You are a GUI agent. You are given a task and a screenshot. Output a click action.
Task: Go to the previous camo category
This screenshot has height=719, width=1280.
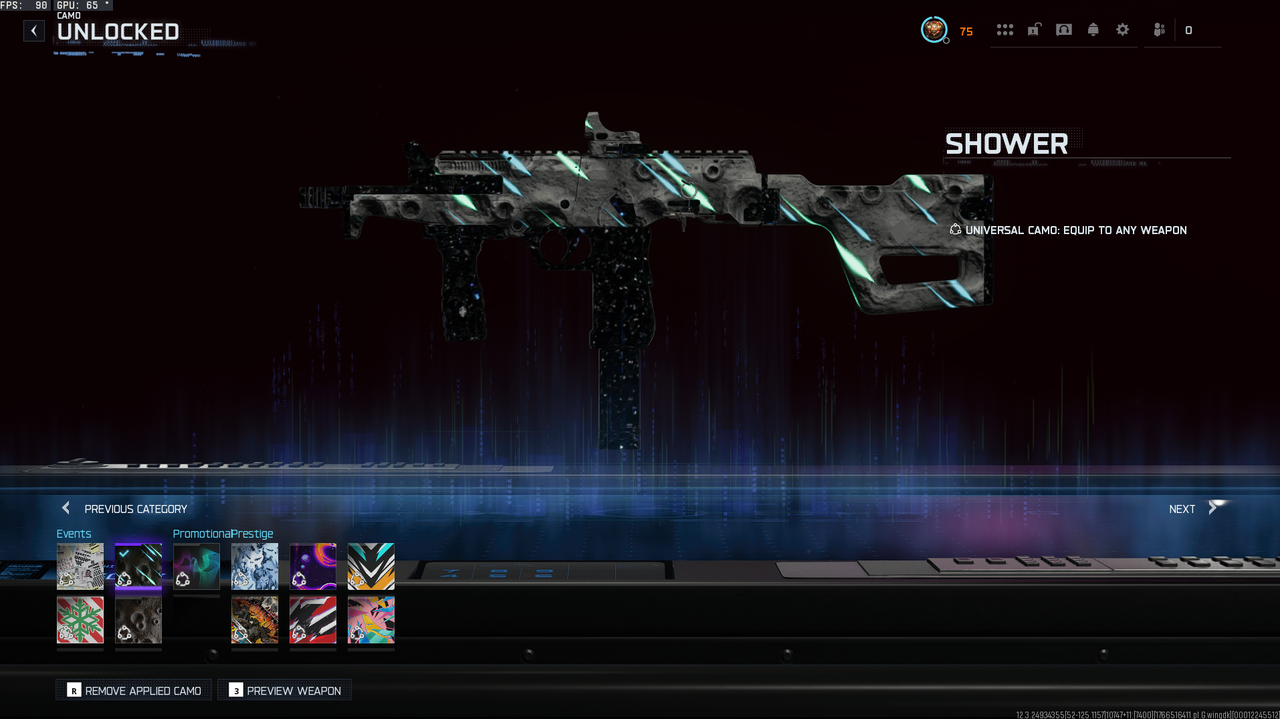point(124,509)
